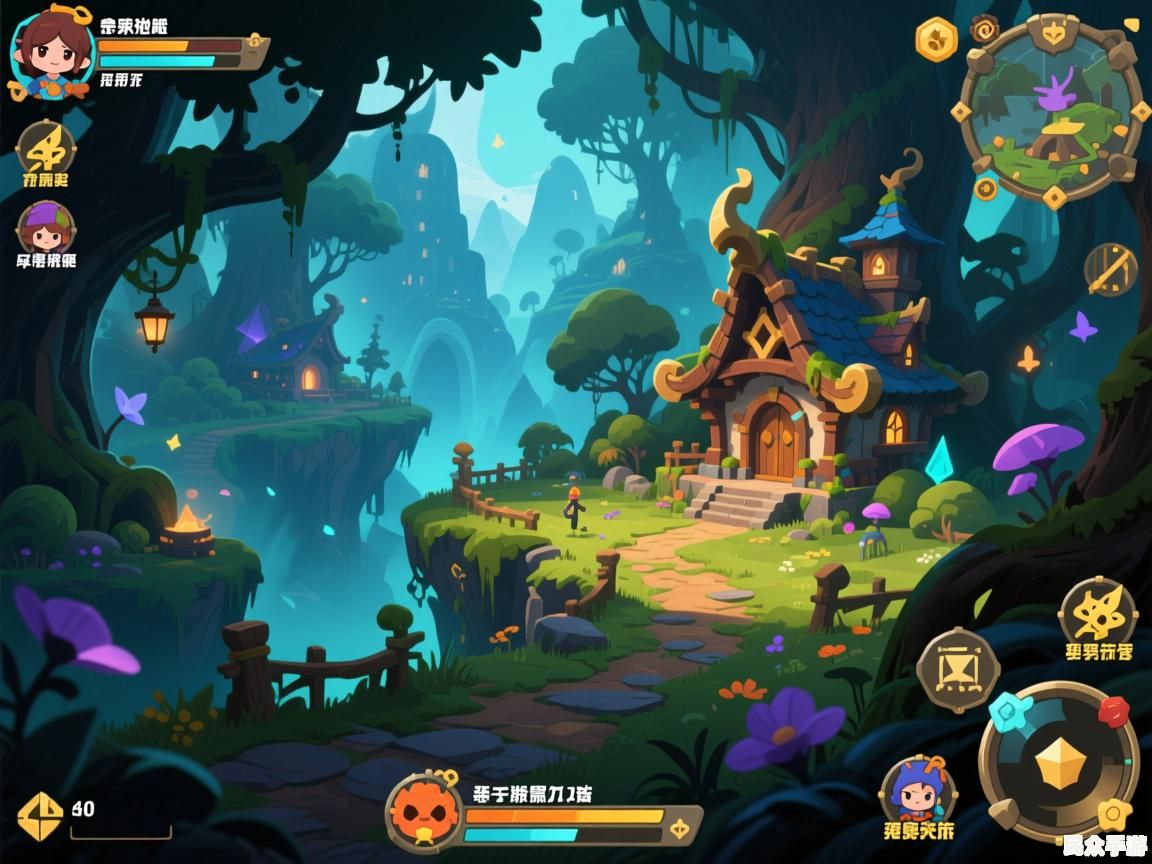1152x864 pixels.
Task: Click the fox crest atop the minimap
Action: click(1053, 33)
